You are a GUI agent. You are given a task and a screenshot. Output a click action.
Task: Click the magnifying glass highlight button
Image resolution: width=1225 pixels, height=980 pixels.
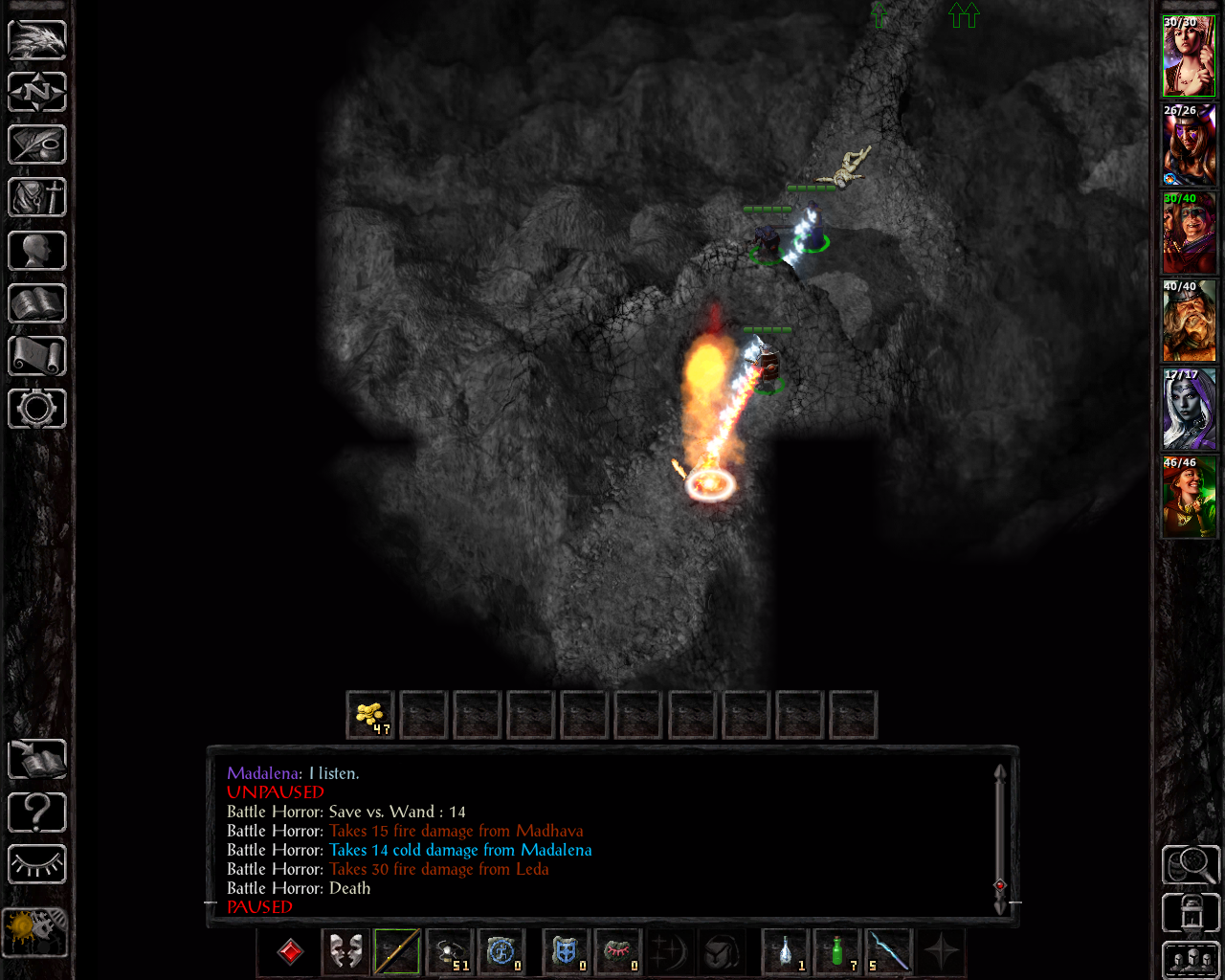pyautogui.click(x=1191, y=865)
